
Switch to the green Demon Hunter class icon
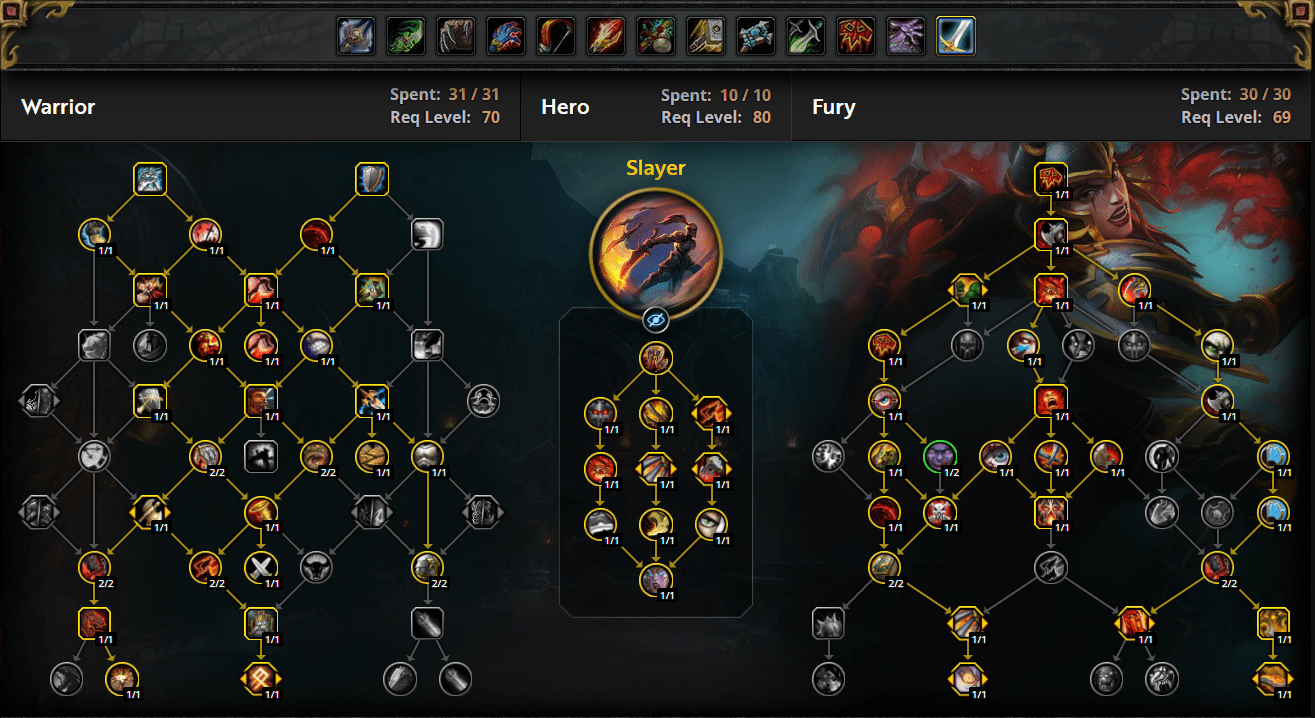coord(406,36)
